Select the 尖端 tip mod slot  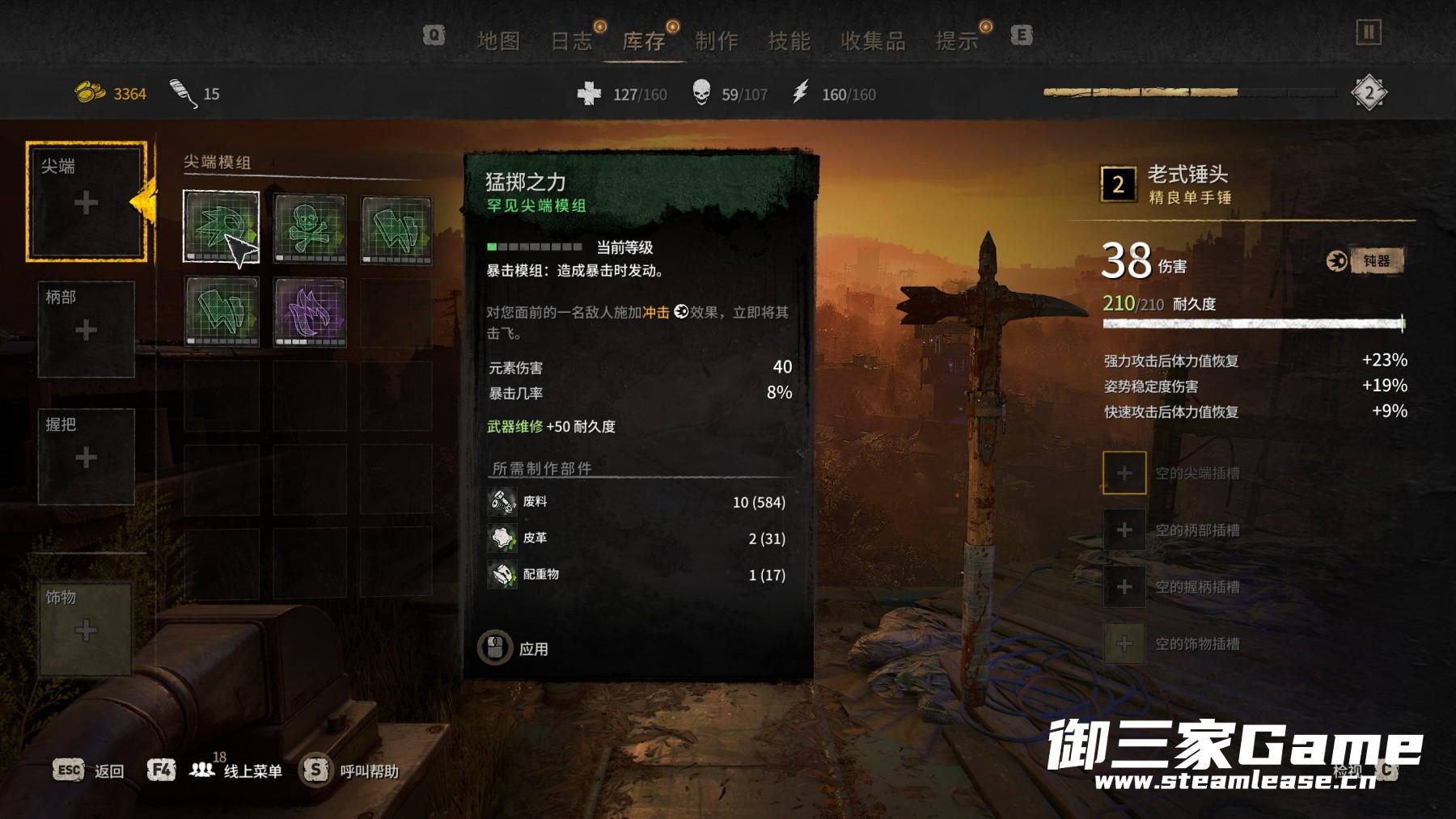pyautogui.click(x=86, y=202)
